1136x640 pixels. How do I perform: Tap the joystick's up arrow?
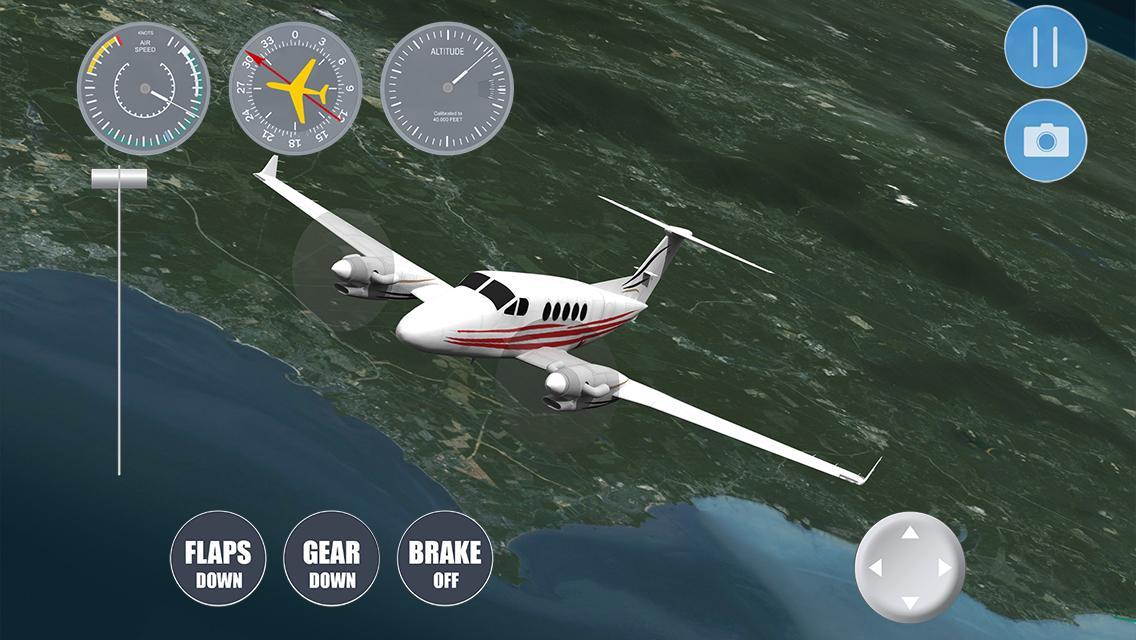tap(910, 533)
